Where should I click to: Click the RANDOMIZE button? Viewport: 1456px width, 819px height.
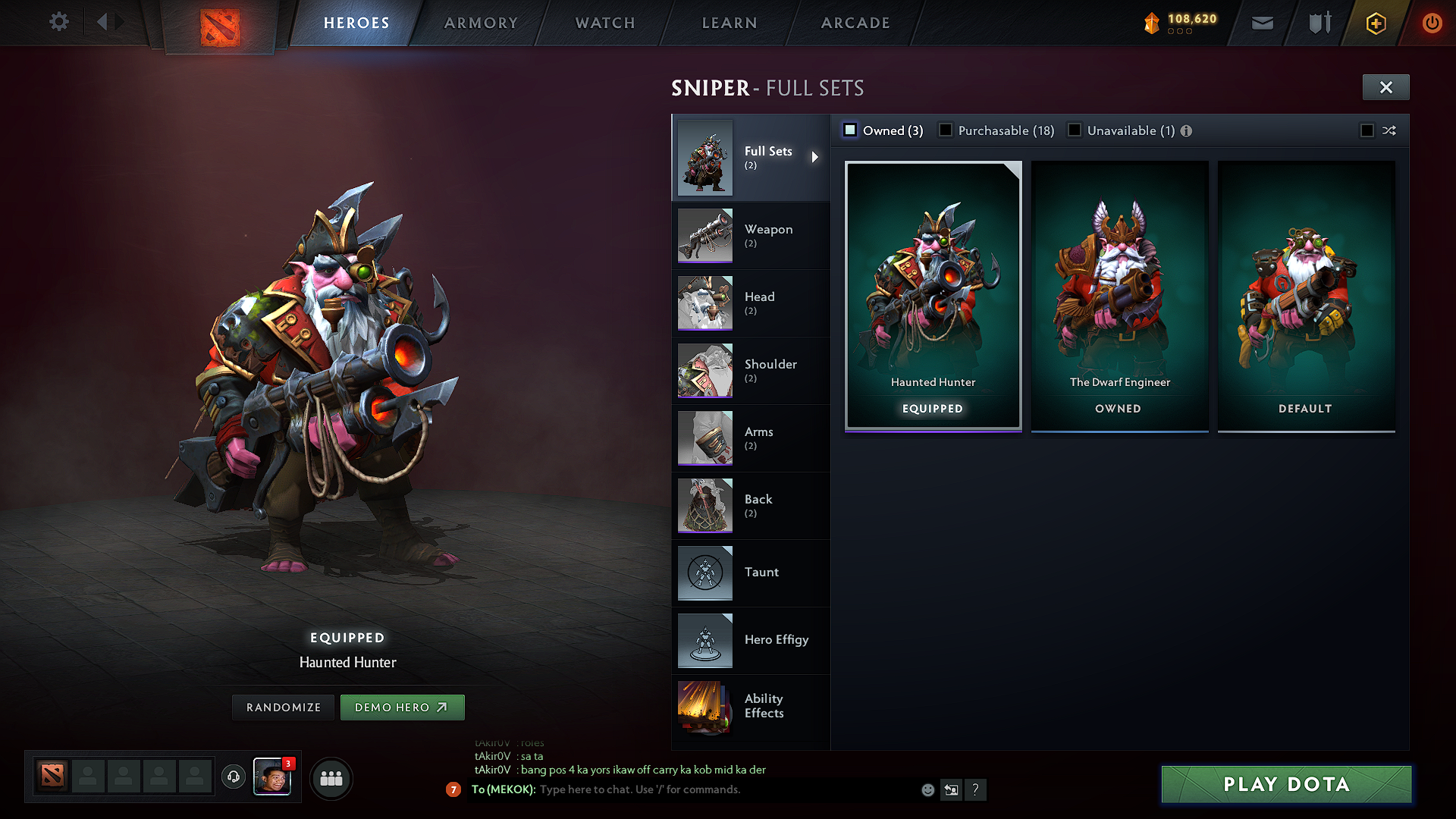coord(282,707)
